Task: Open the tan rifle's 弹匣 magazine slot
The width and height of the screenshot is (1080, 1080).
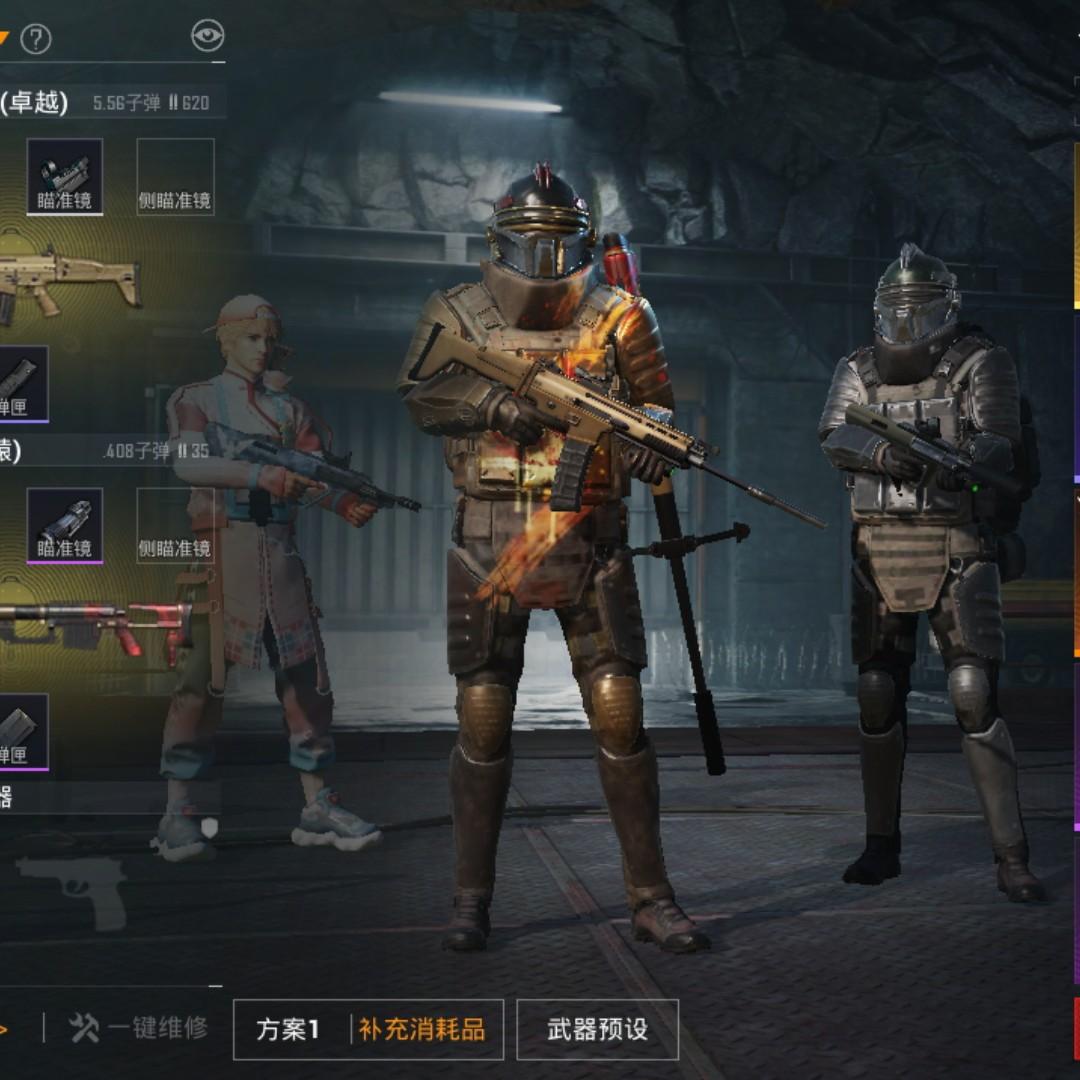Action: [22, 383]
